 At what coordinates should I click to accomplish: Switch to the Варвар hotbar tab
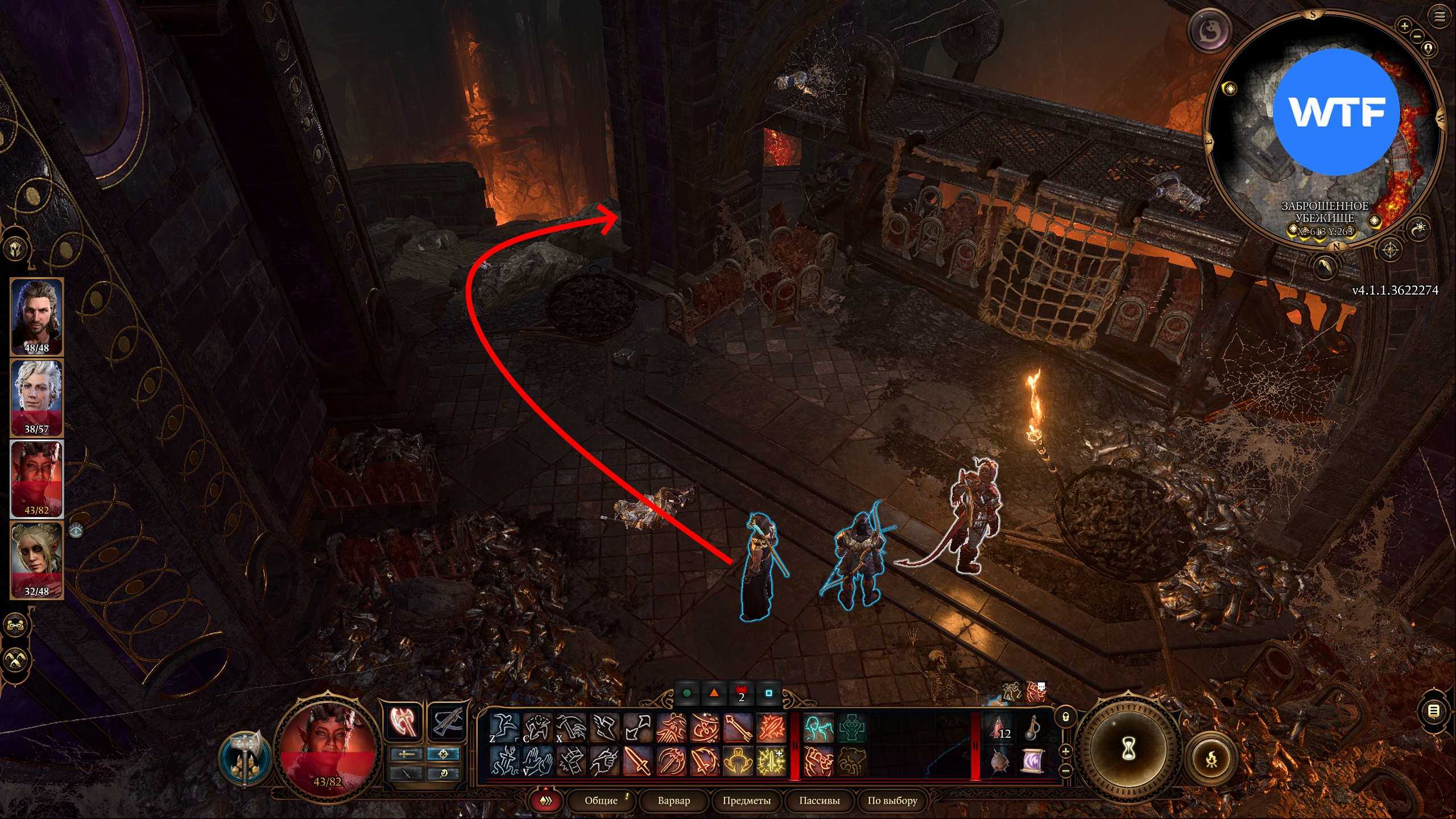[x=673, y=800]
